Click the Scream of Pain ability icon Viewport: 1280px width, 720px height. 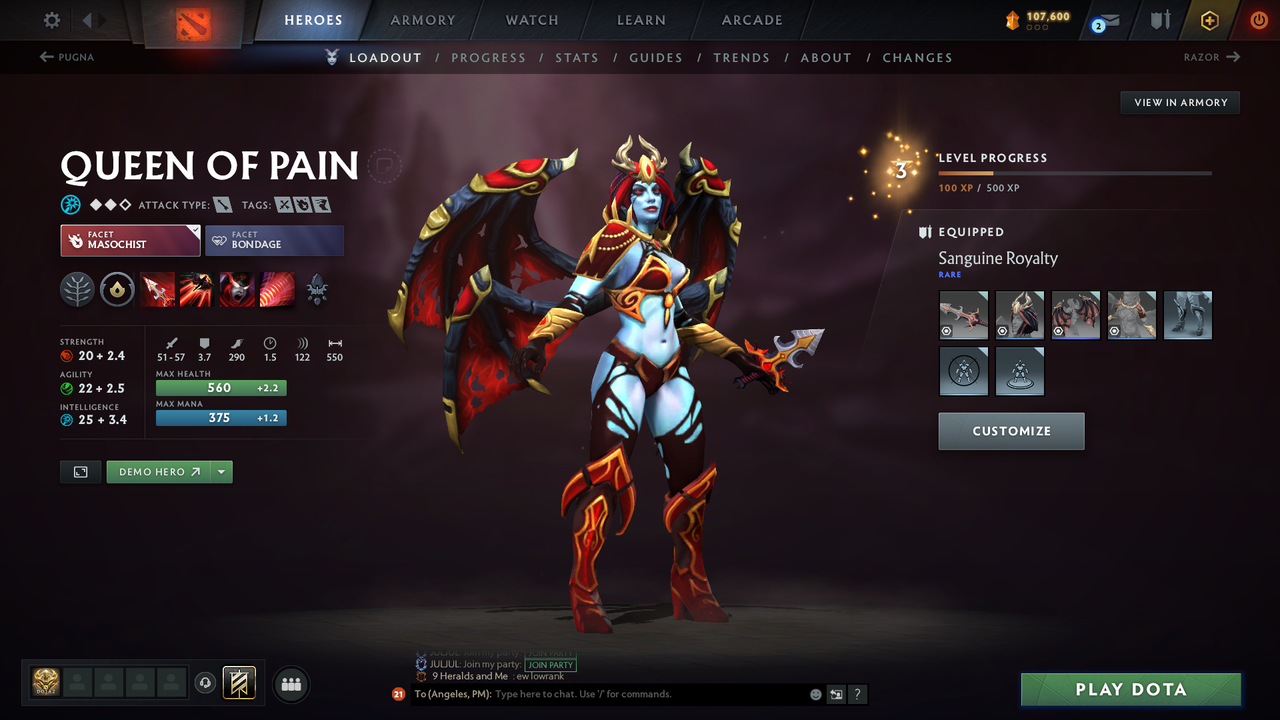236,290
